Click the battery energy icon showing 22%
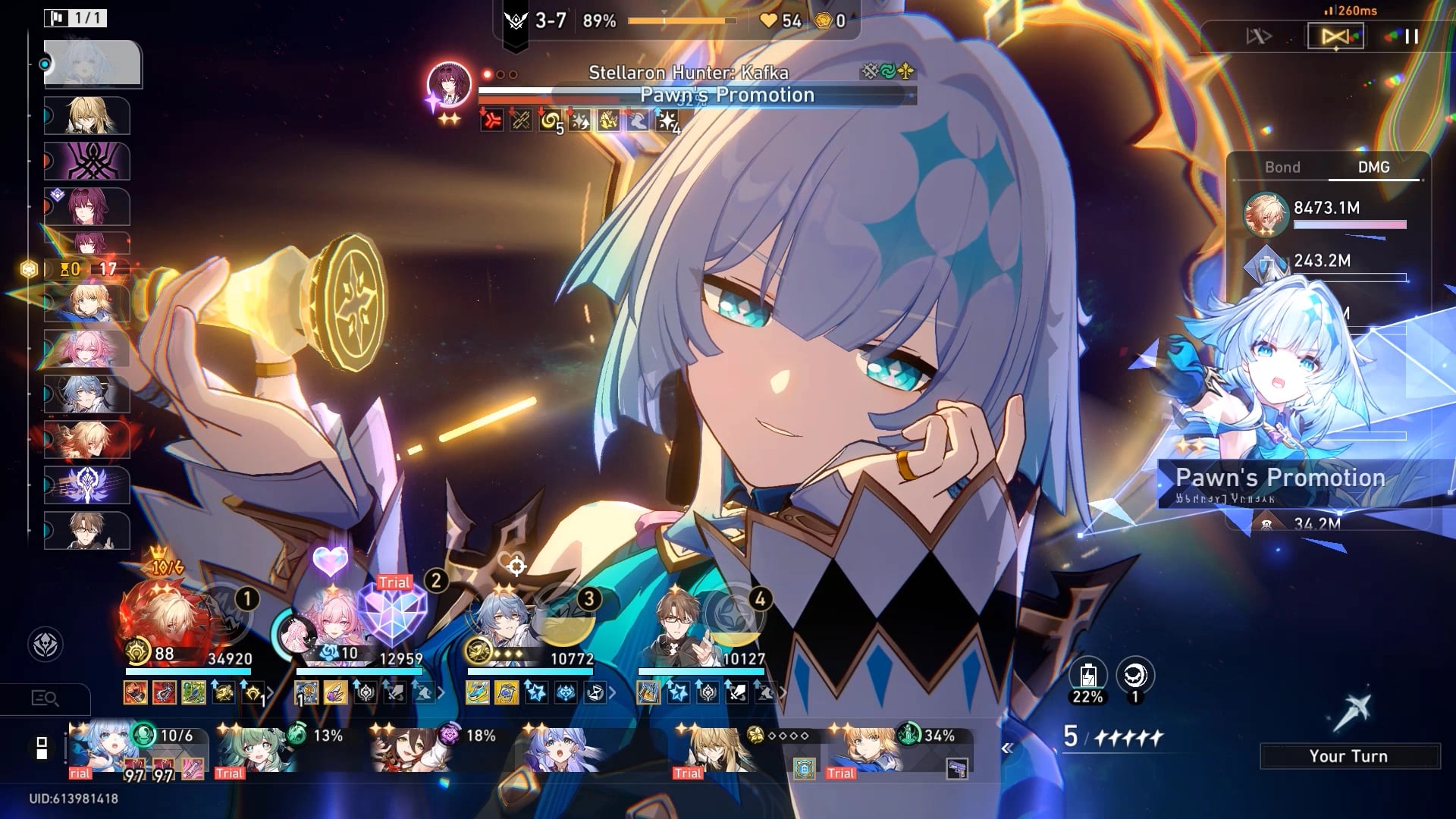This screenshot has width=1456, height=819. tap(1087, 675)
